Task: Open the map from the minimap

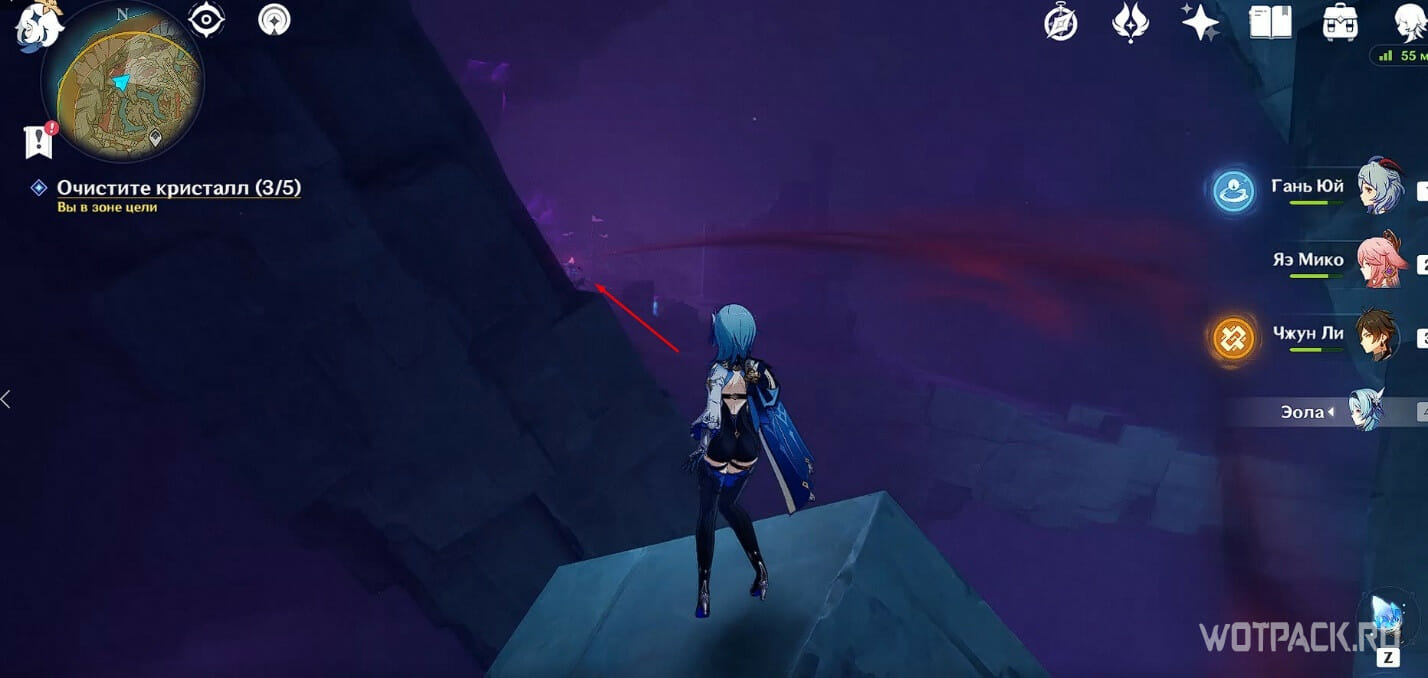Action: point(122,82)
